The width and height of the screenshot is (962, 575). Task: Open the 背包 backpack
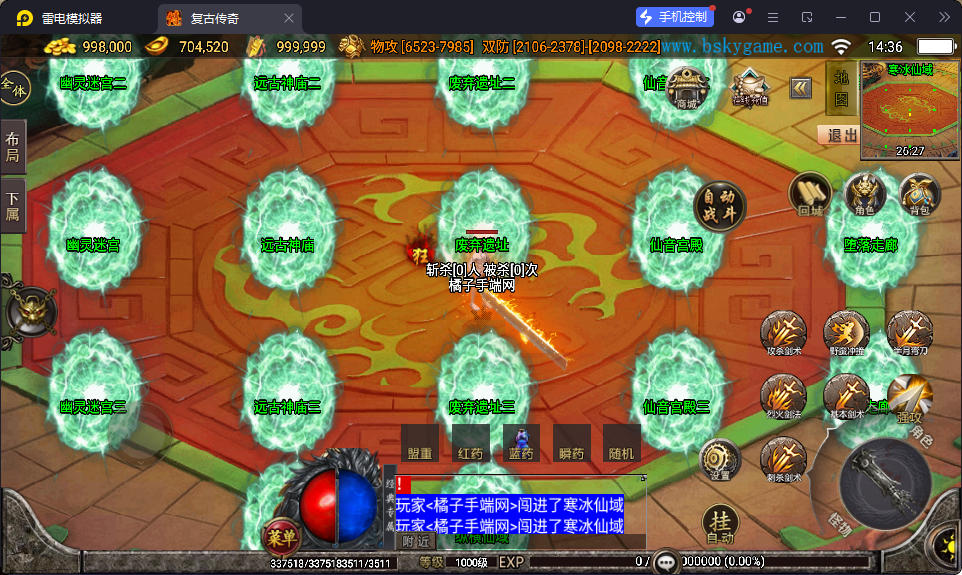click(x=919, y=193)
